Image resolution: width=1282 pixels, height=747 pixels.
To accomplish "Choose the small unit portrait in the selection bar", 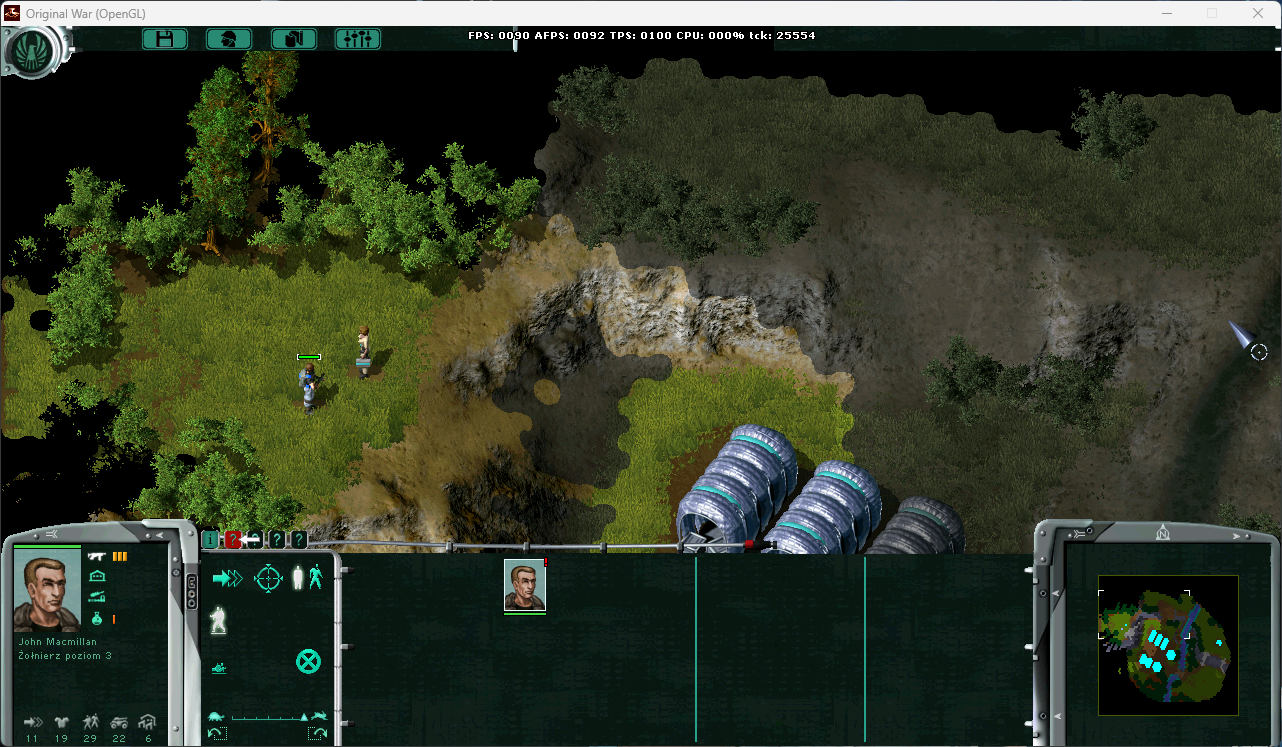I will coord(525,585).
